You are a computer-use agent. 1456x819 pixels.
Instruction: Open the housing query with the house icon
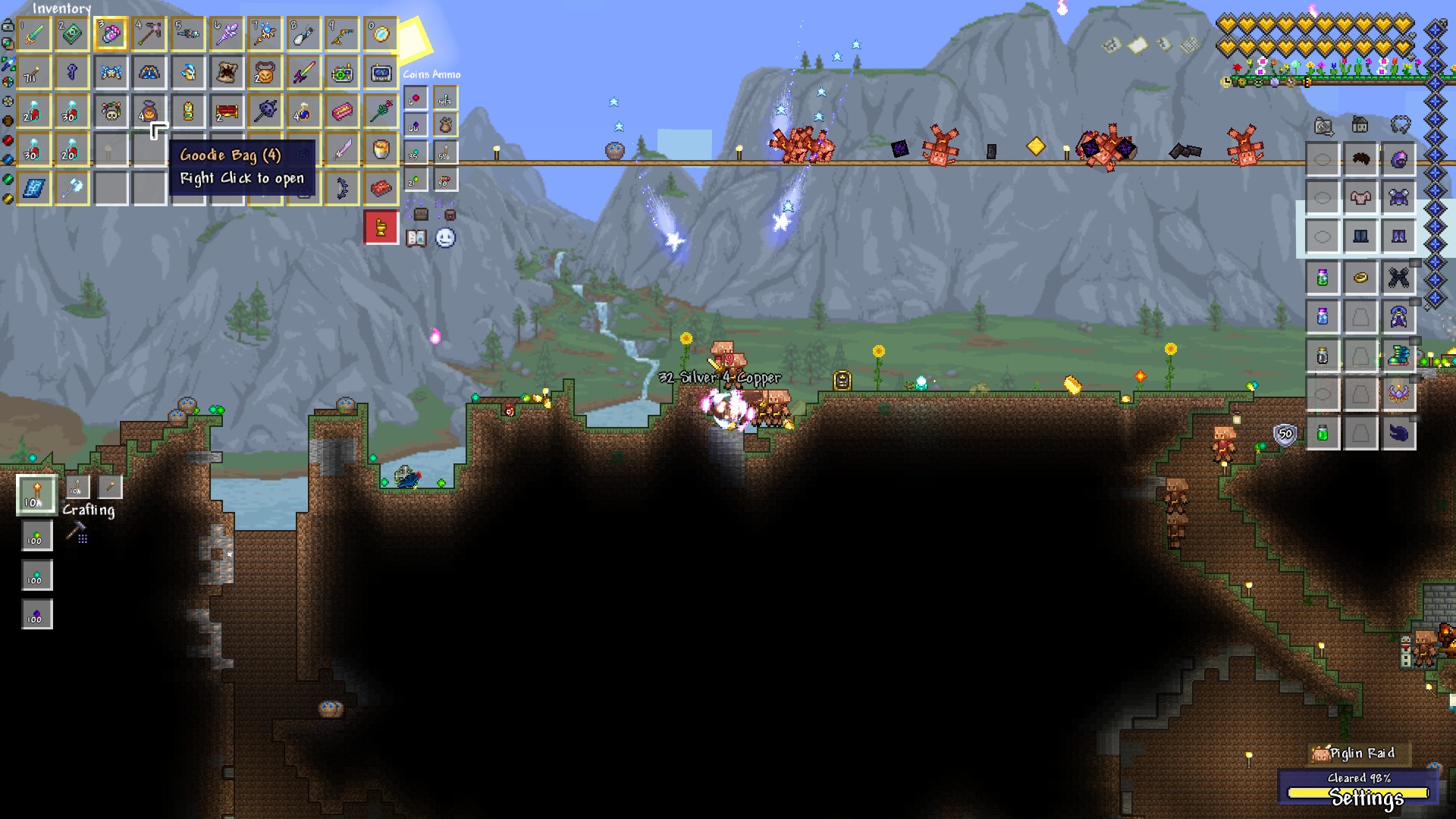click(x=1360, y=125)
